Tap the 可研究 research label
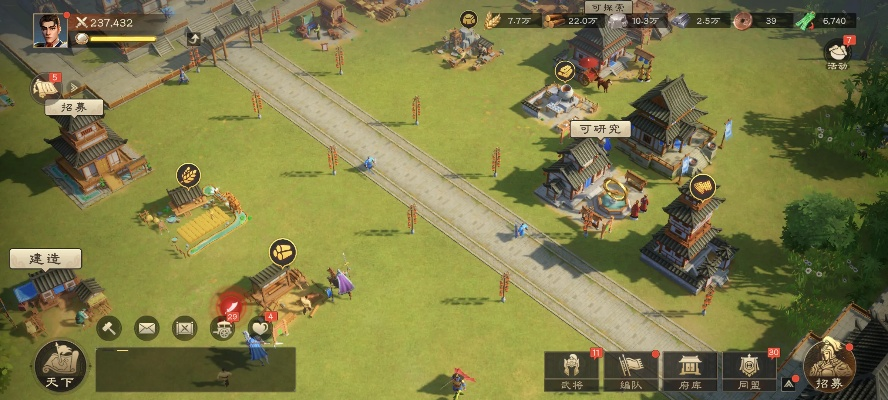The image size is (888, 400). tap(600, 129)
